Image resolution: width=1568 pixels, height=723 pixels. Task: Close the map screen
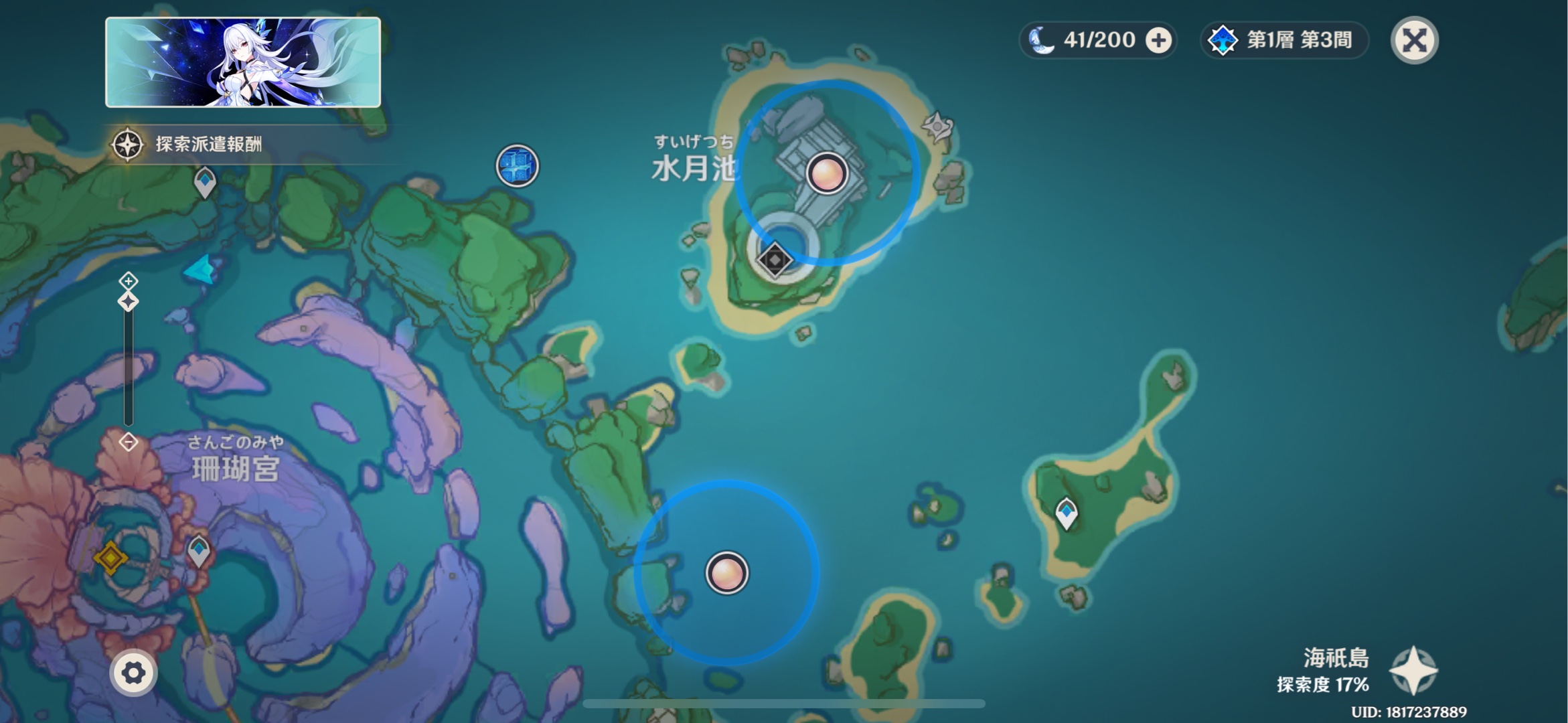(x=1413, y=40)
